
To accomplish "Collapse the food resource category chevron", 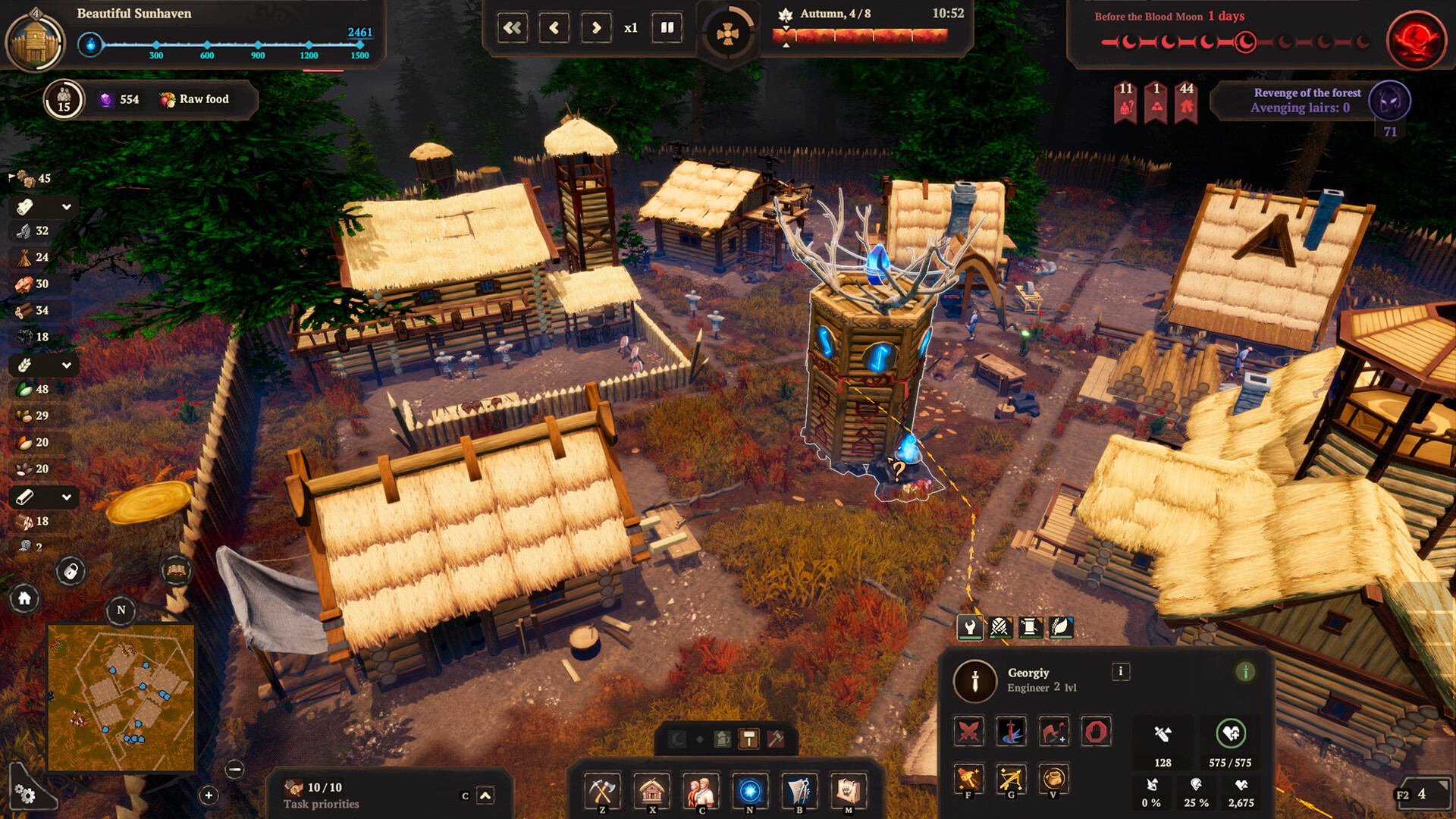I will tap(65, 366).
